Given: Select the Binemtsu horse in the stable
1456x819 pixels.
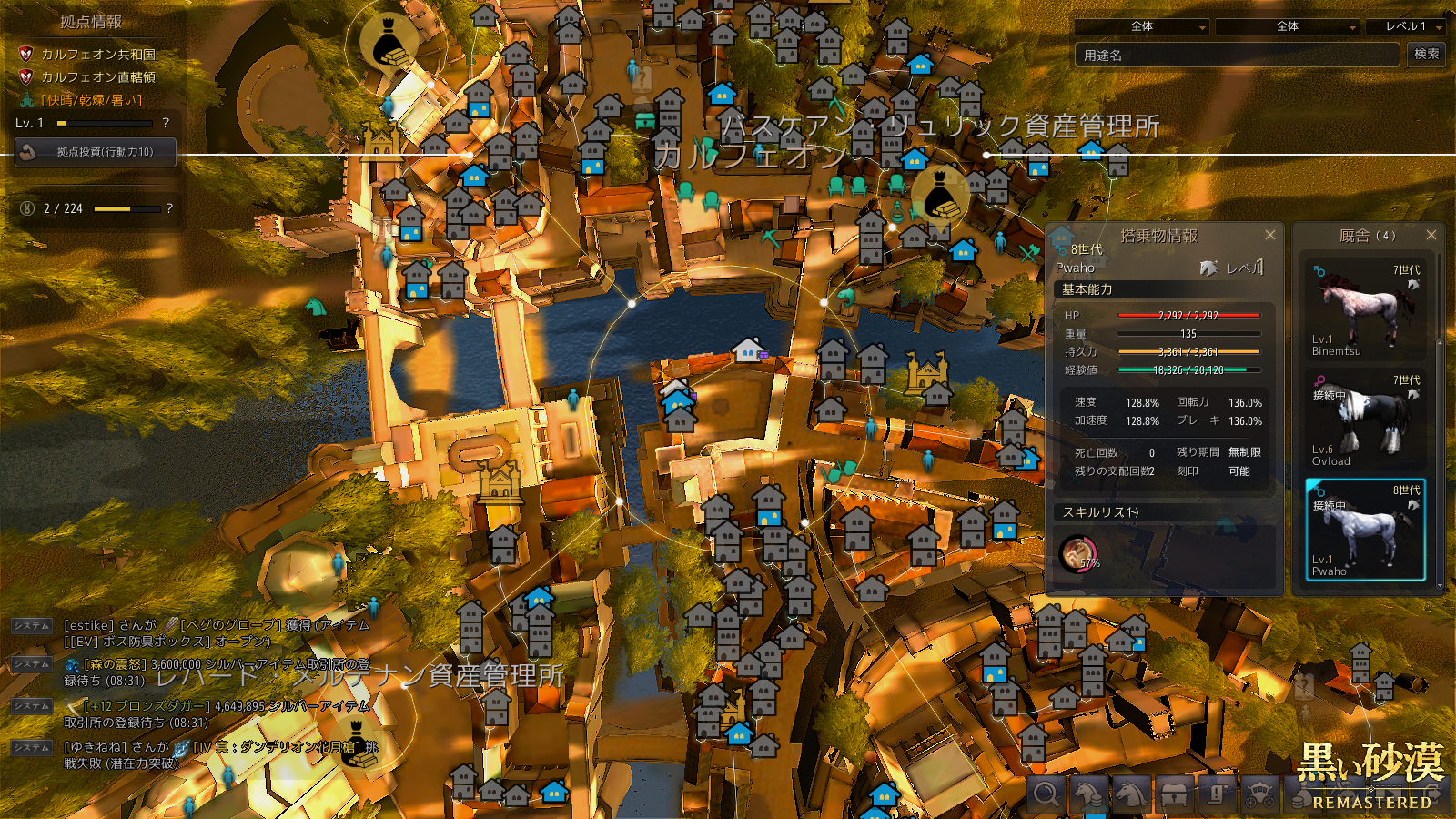Looking at the screenshot, I should pyautogui.click(x=1365, y=309).
